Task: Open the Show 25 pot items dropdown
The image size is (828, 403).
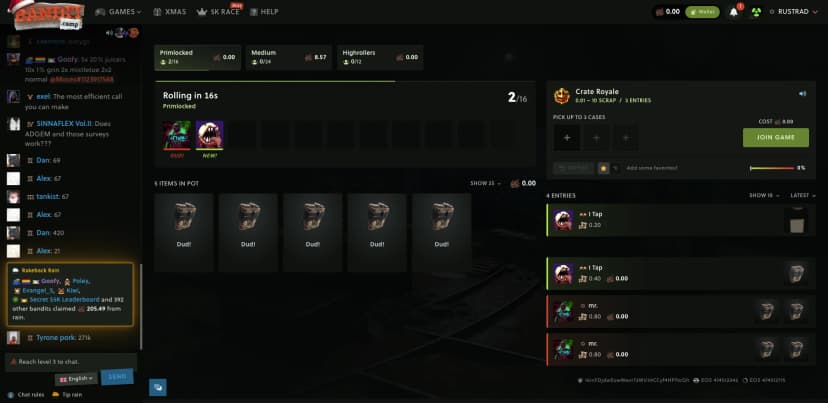Action: (485, 183)
